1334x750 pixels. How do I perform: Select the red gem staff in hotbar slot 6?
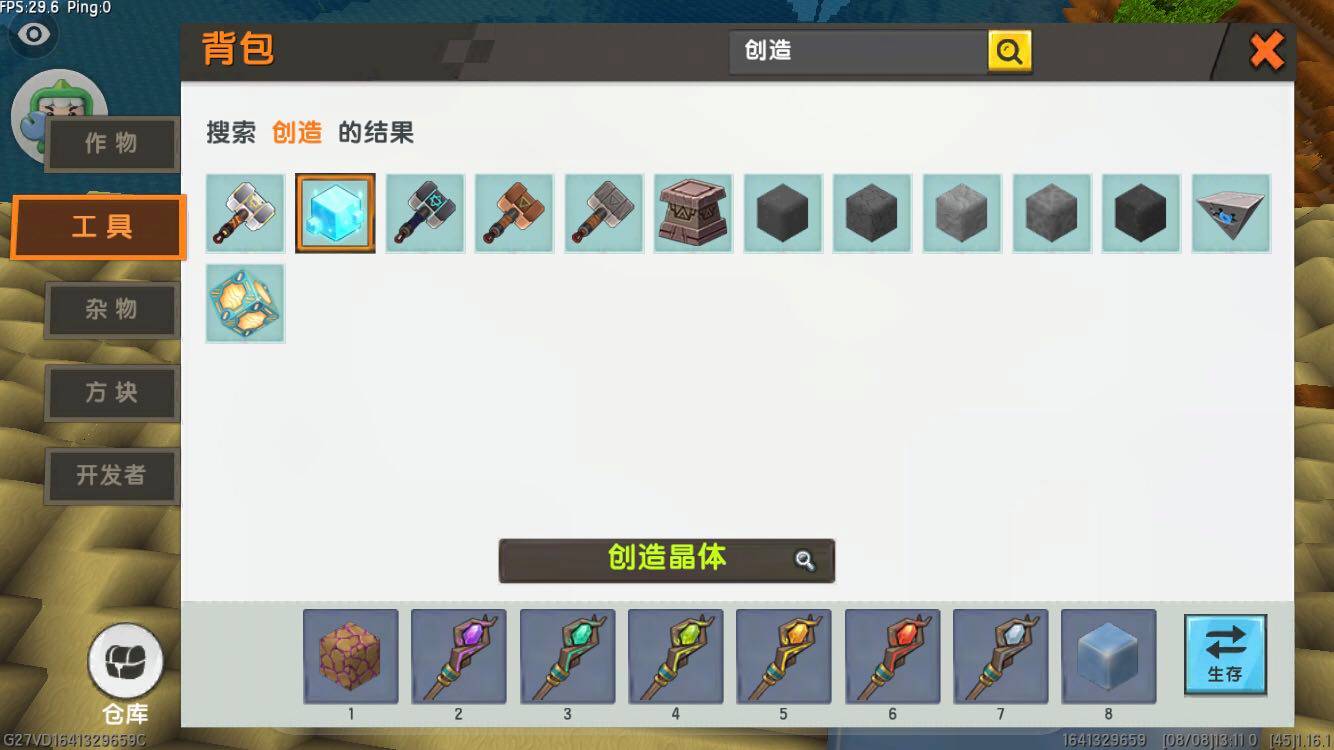pyautogui.click(x=891, y=657)
